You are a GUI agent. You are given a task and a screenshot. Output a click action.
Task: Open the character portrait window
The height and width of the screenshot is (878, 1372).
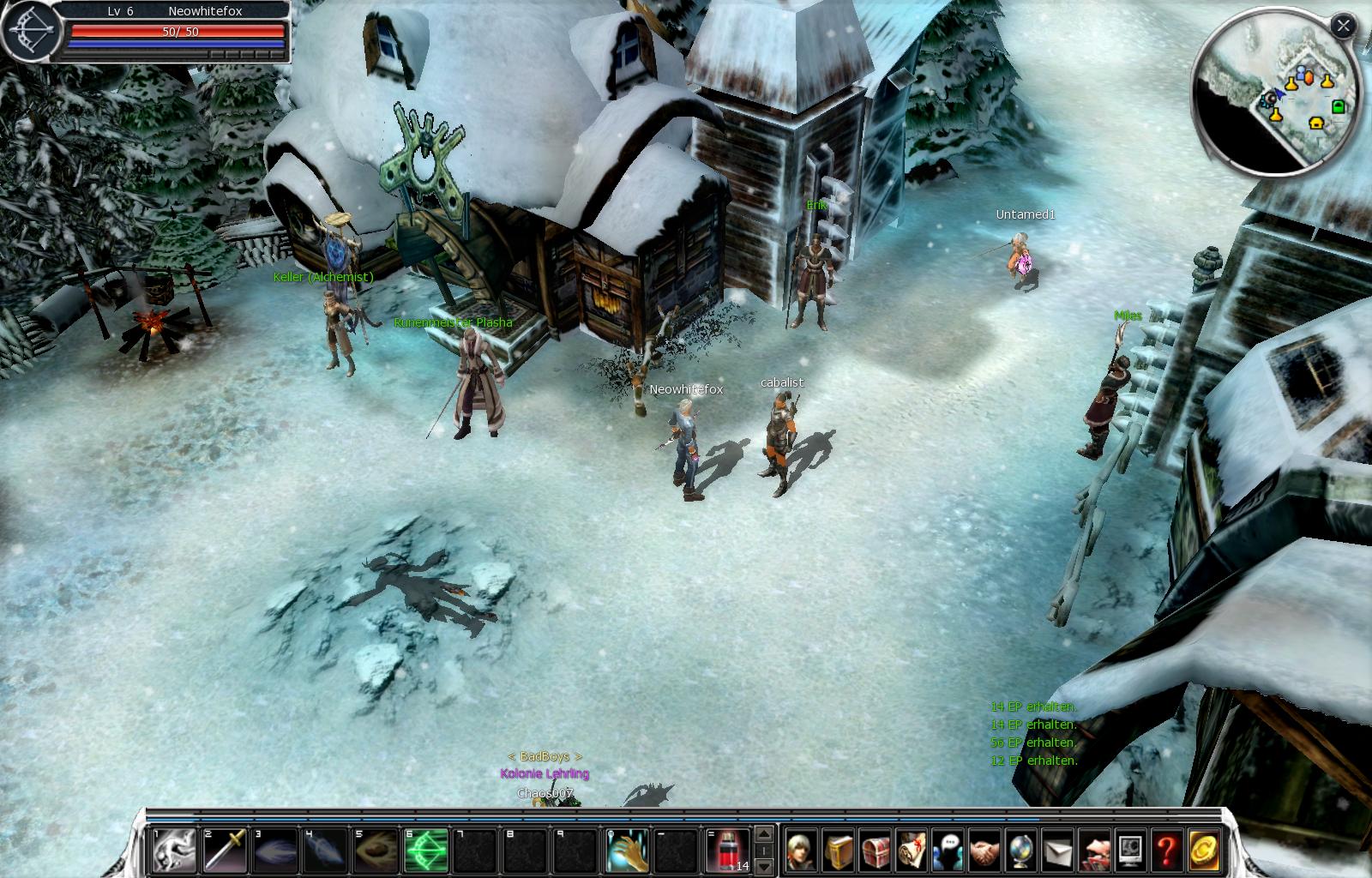(x=802, y=851)
